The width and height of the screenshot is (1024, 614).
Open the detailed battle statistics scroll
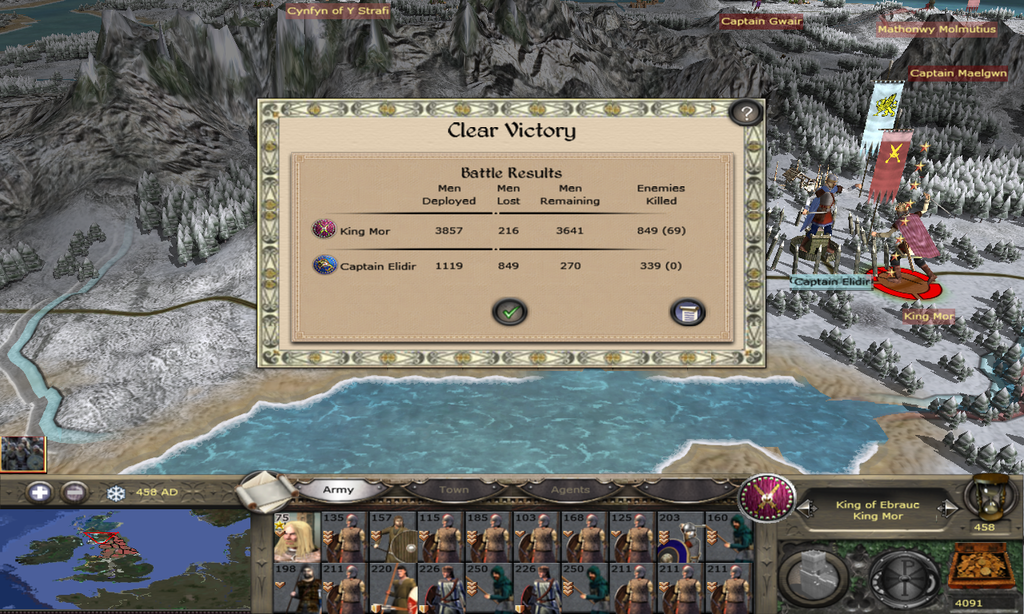coord(687,312)
